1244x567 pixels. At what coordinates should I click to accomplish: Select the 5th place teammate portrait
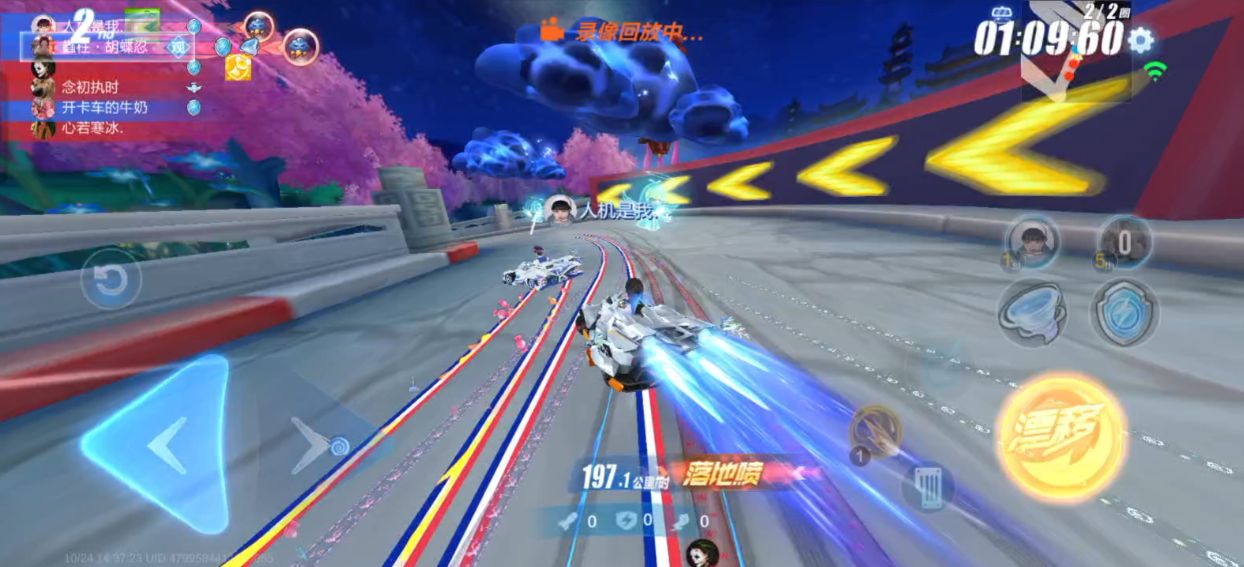1125,242
